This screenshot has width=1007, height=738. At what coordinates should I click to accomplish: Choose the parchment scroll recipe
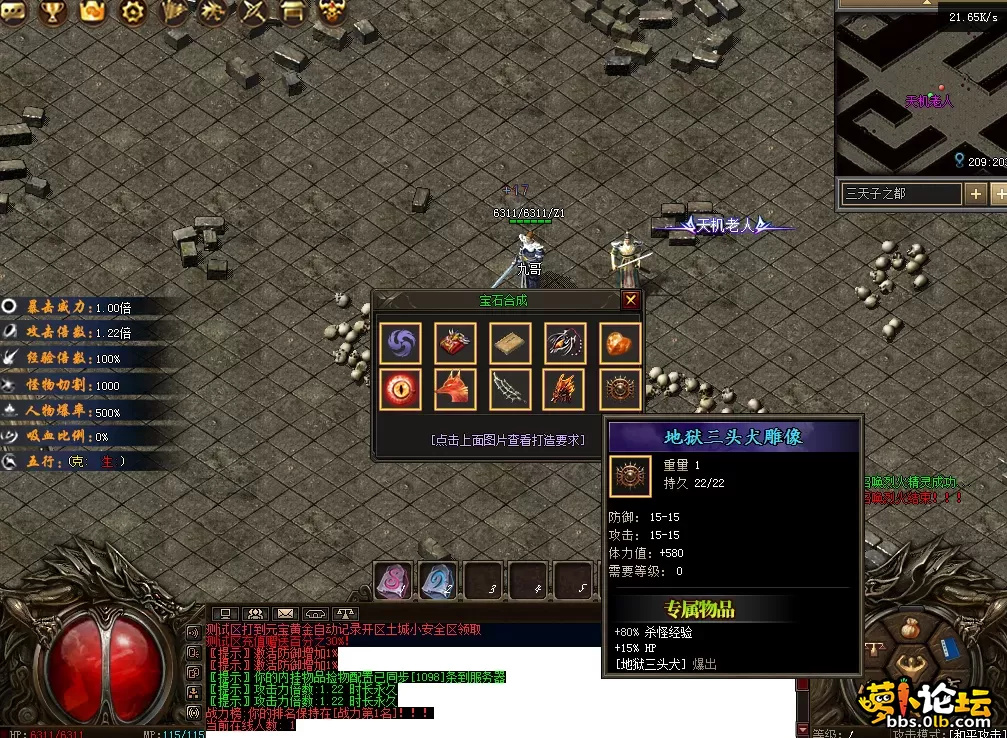coord(510,343)
